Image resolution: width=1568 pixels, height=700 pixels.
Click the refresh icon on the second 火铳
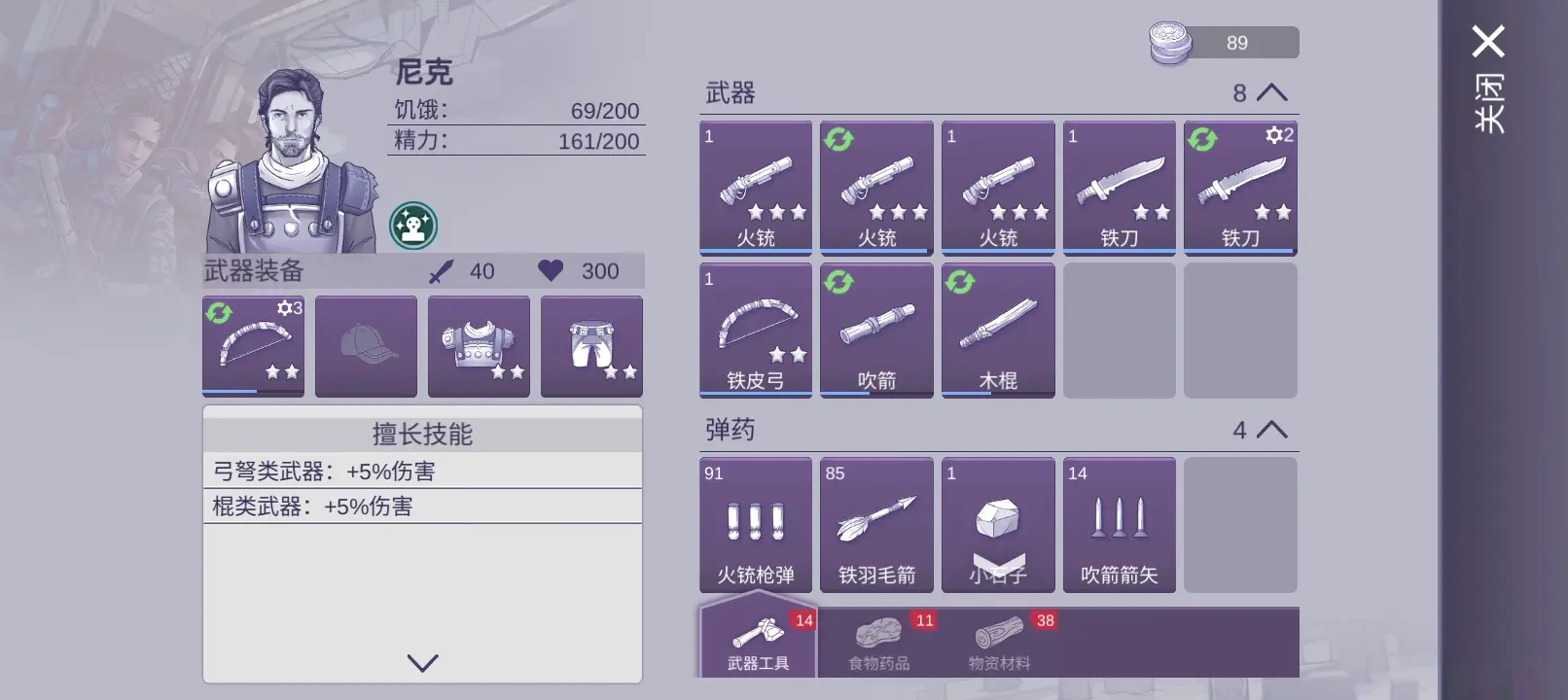point(837,138)
